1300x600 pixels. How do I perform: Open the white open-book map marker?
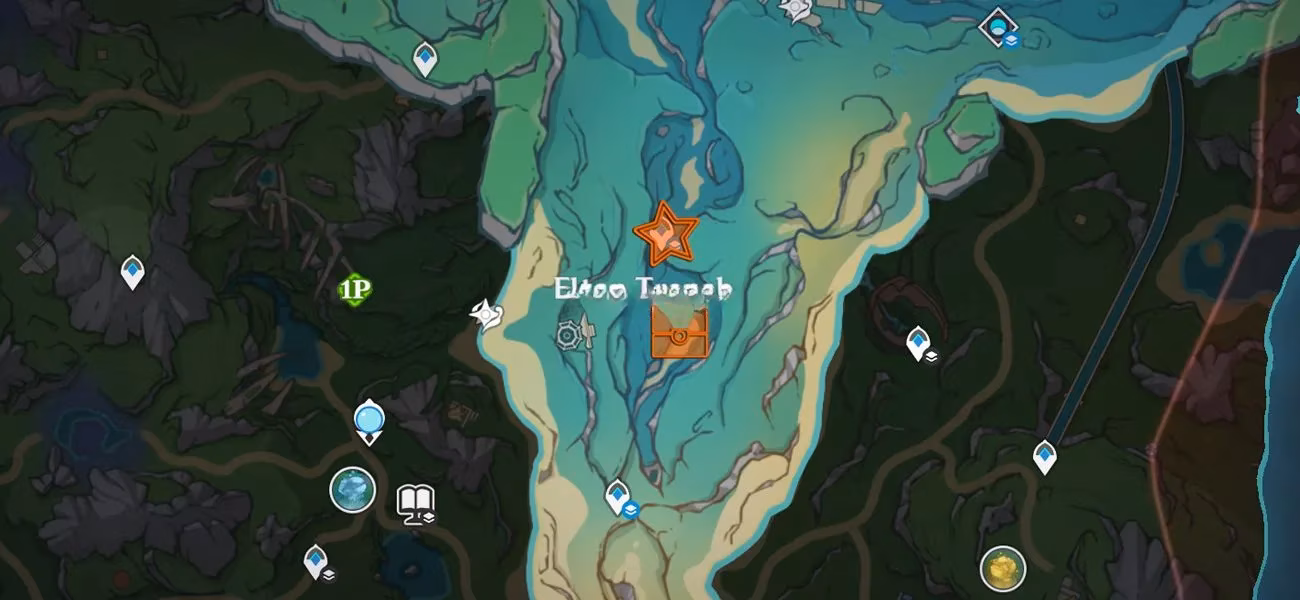tap(415, 502)
